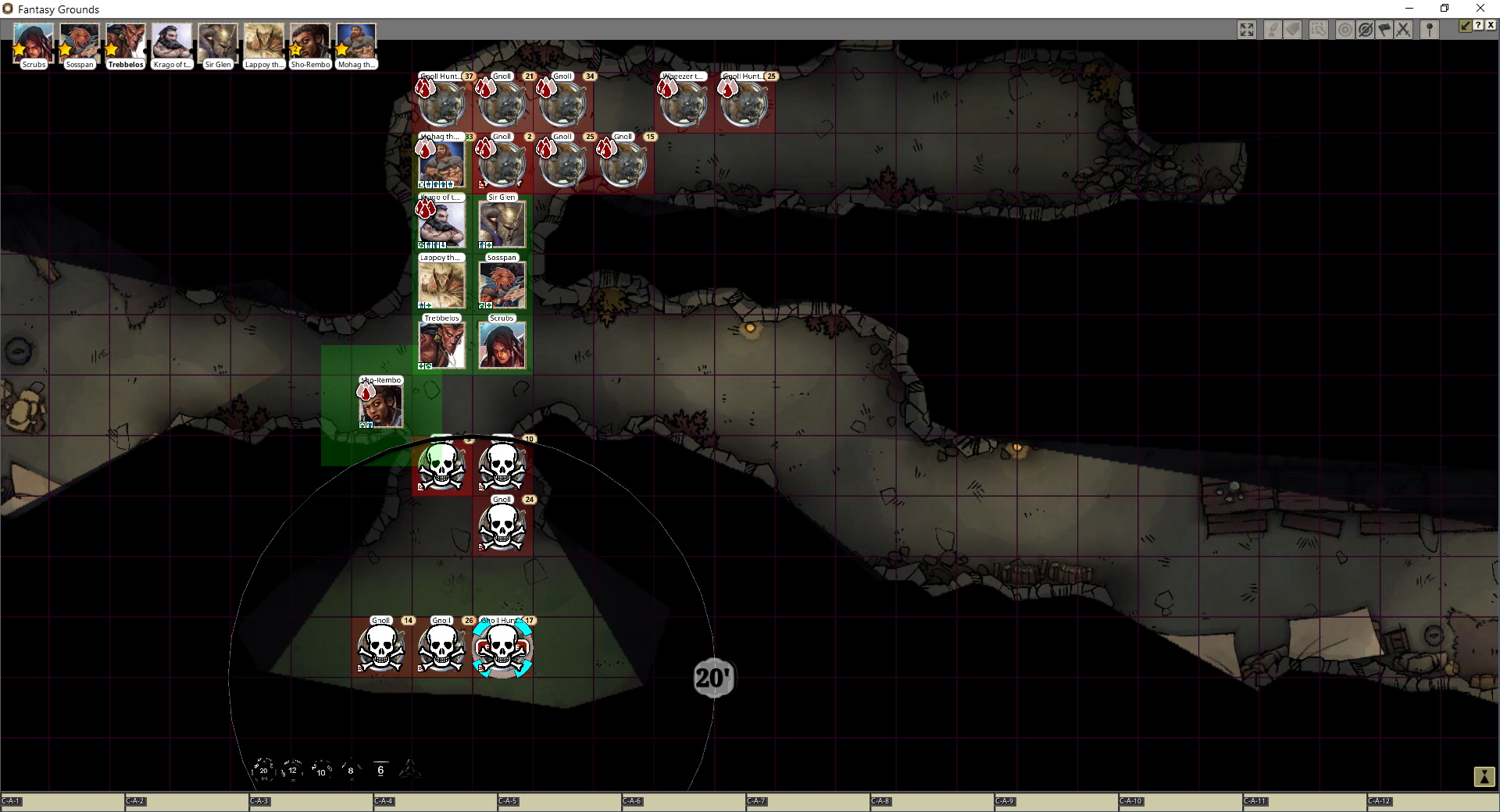
Task: Pick the d20 die
Action: coord(263,770)
